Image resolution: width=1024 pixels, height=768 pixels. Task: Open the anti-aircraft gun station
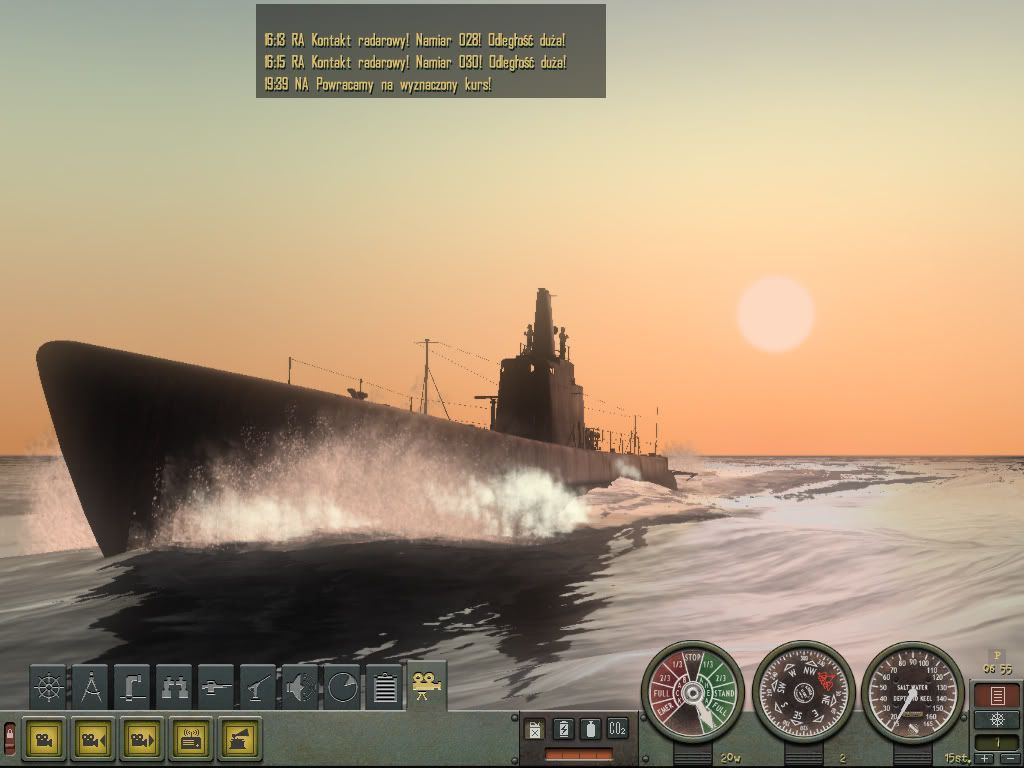pyautogui.click(x=258, y=687)
